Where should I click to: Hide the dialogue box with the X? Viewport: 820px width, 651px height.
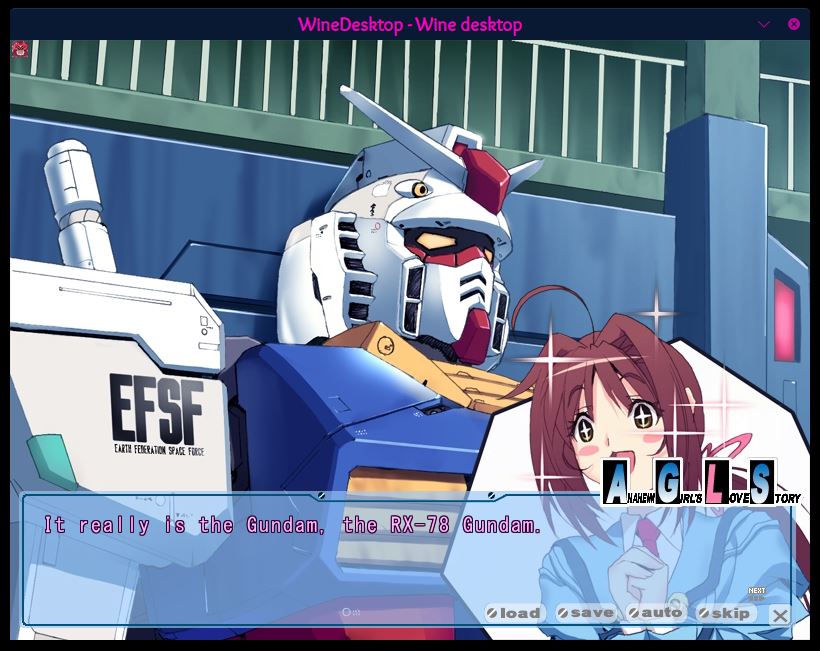point(780,615)
